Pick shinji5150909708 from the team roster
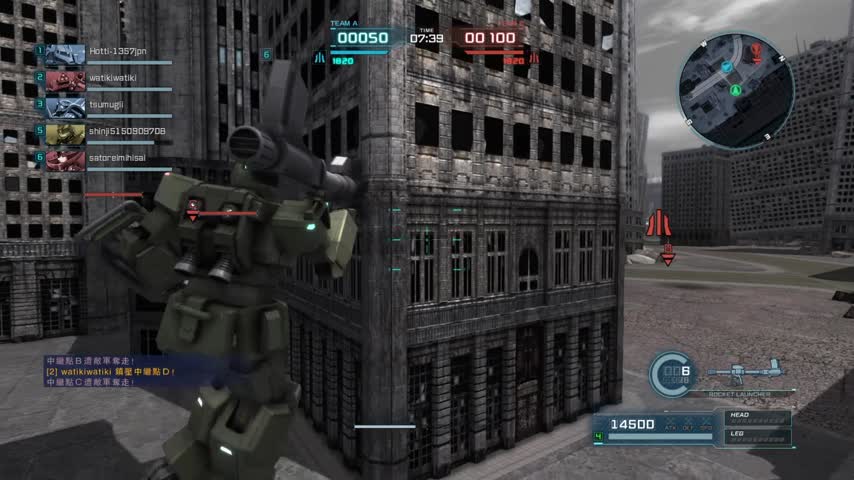Screen dimensions: 854x480 110,132
